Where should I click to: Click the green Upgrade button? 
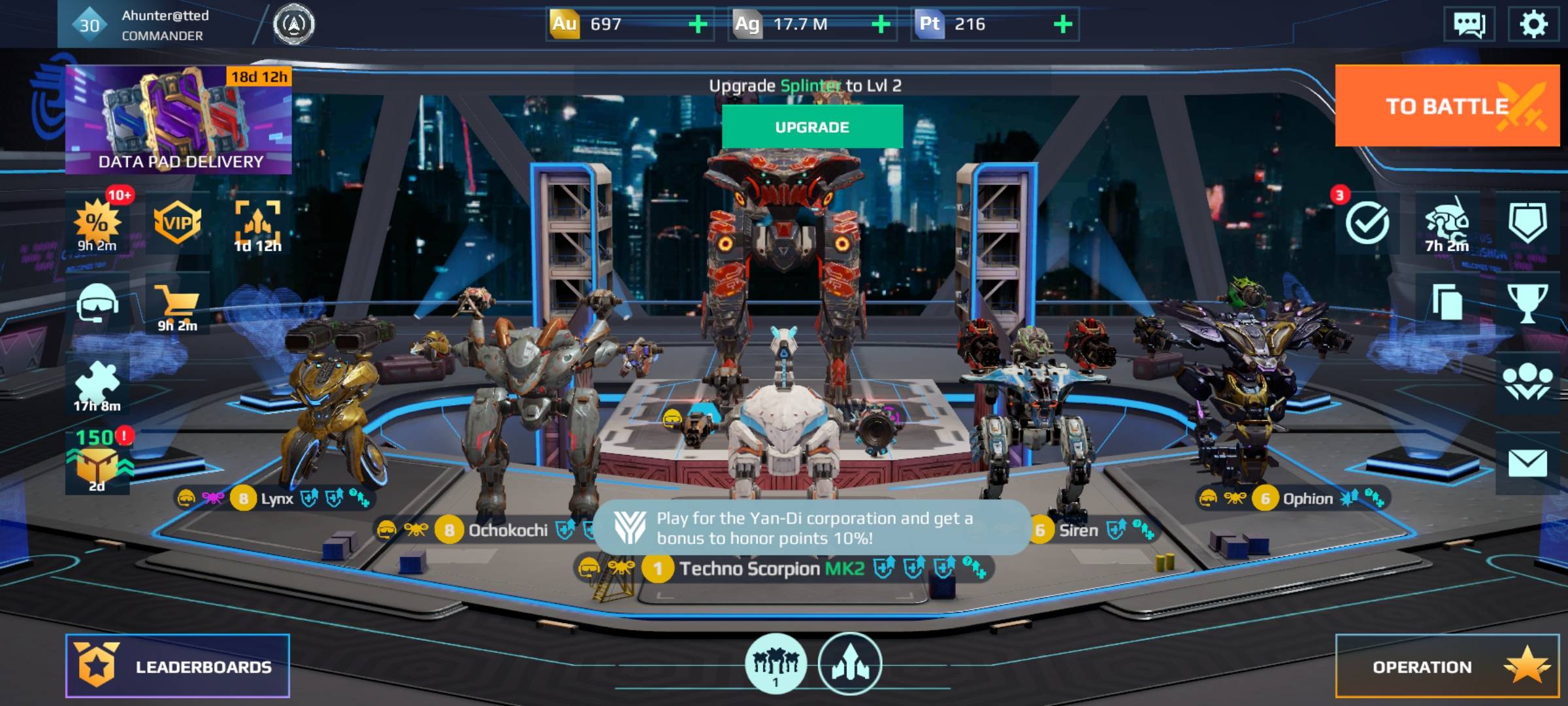(x=812, y=127)
